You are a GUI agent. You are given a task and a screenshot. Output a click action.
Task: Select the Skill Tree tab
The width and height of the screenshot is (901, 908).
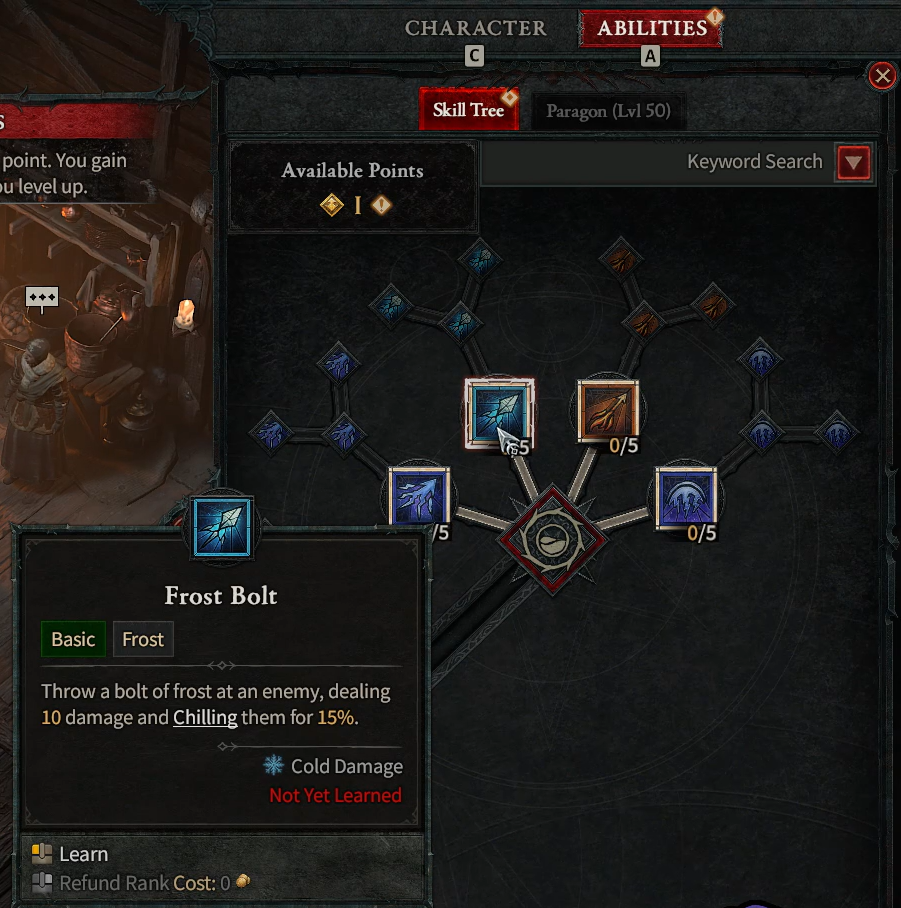click(468, 110)
